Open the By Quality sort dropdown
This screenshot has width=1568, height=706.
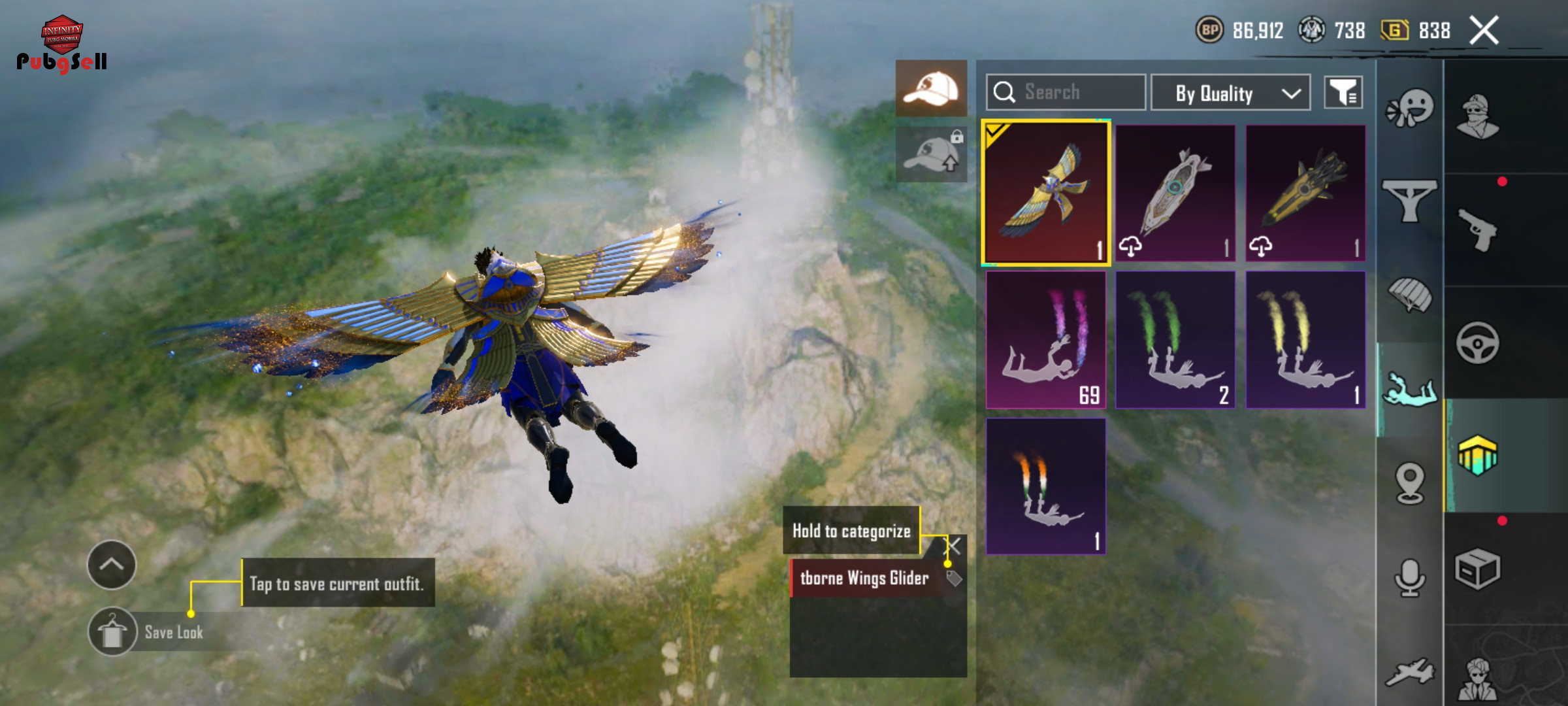[1230, 93]
